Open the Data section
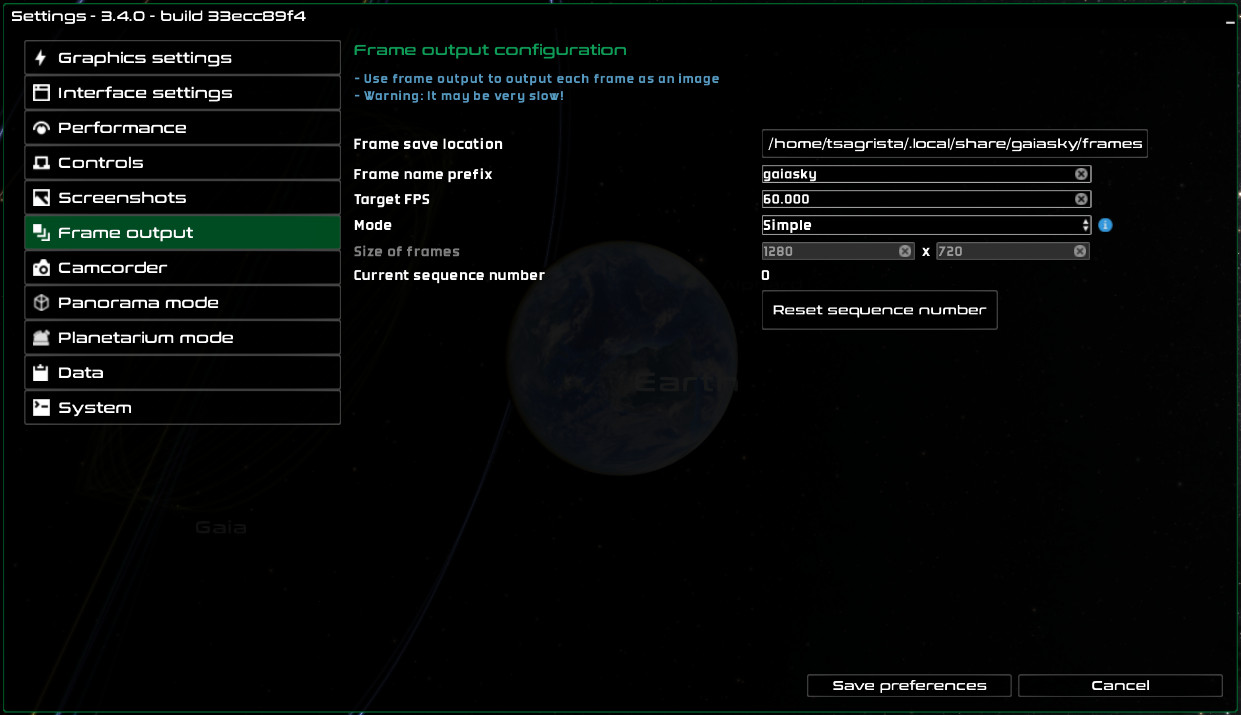The height and width of the screenshot is (715, 1241). pyautogui.click(x=182, y=373)
